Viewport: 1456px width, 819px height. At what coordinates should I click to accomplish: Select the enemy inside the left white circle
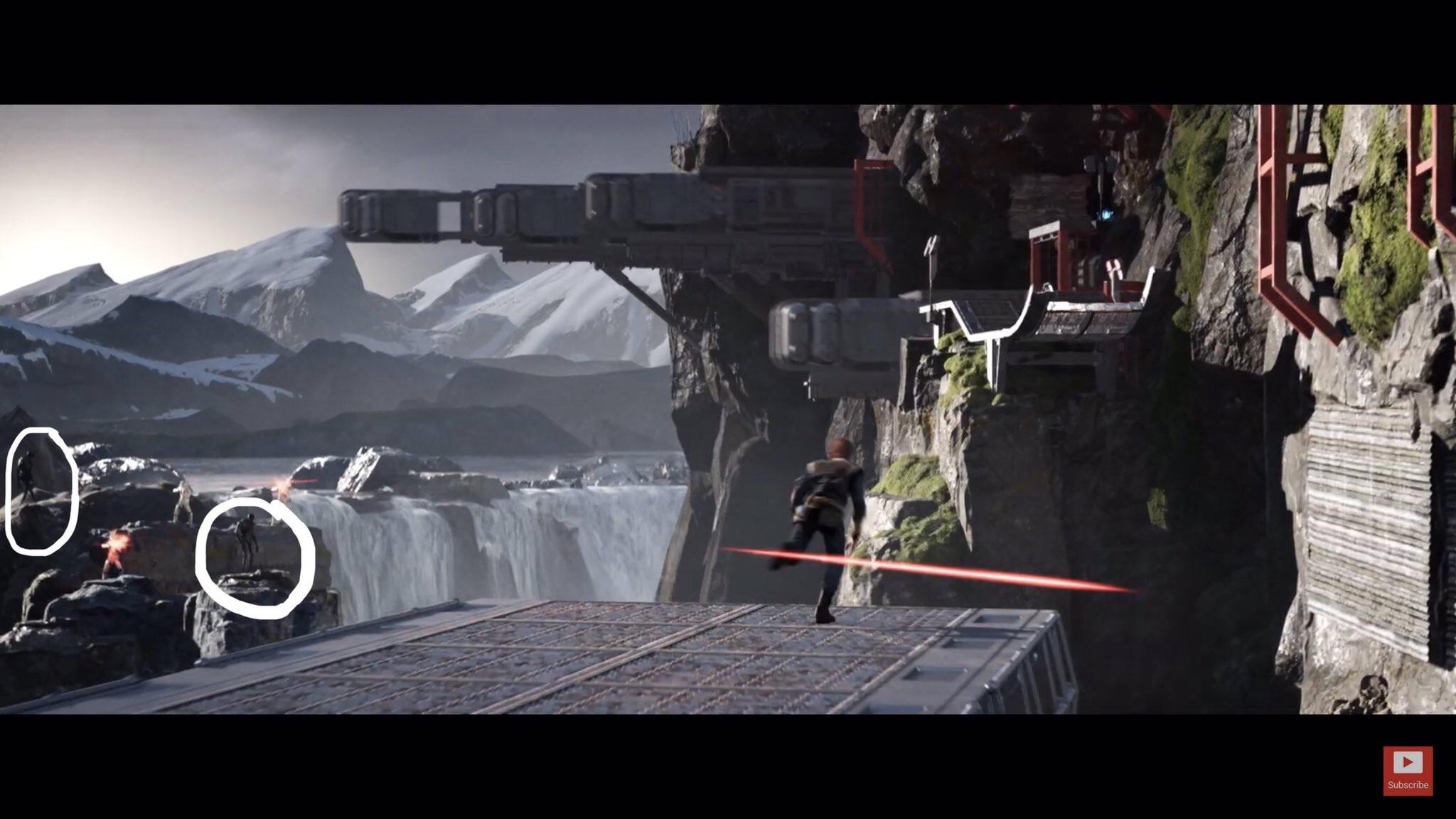tap(28, 473)
